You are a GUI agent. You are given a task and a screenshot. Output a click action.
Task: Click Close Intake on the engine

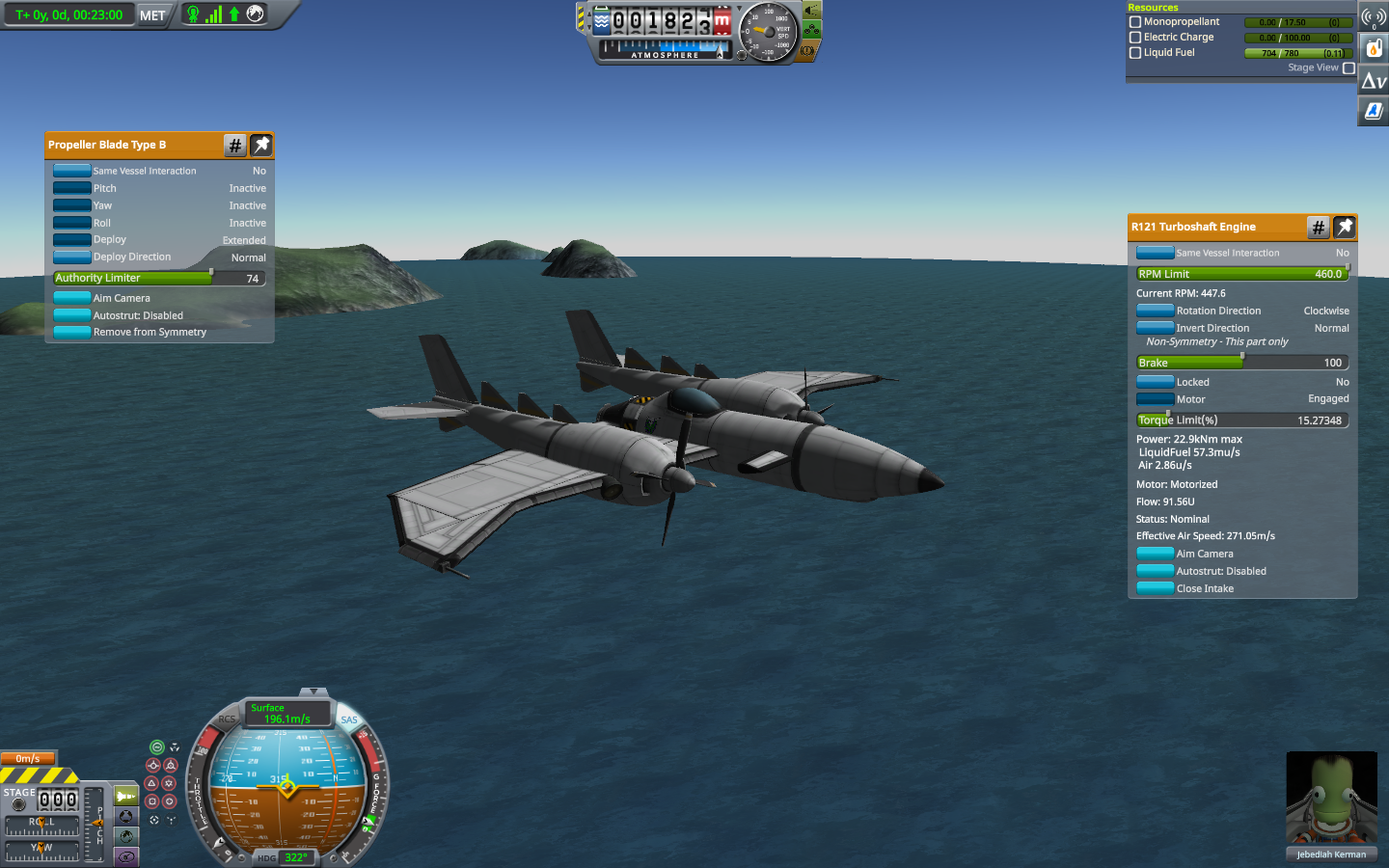pos(1155,588)
